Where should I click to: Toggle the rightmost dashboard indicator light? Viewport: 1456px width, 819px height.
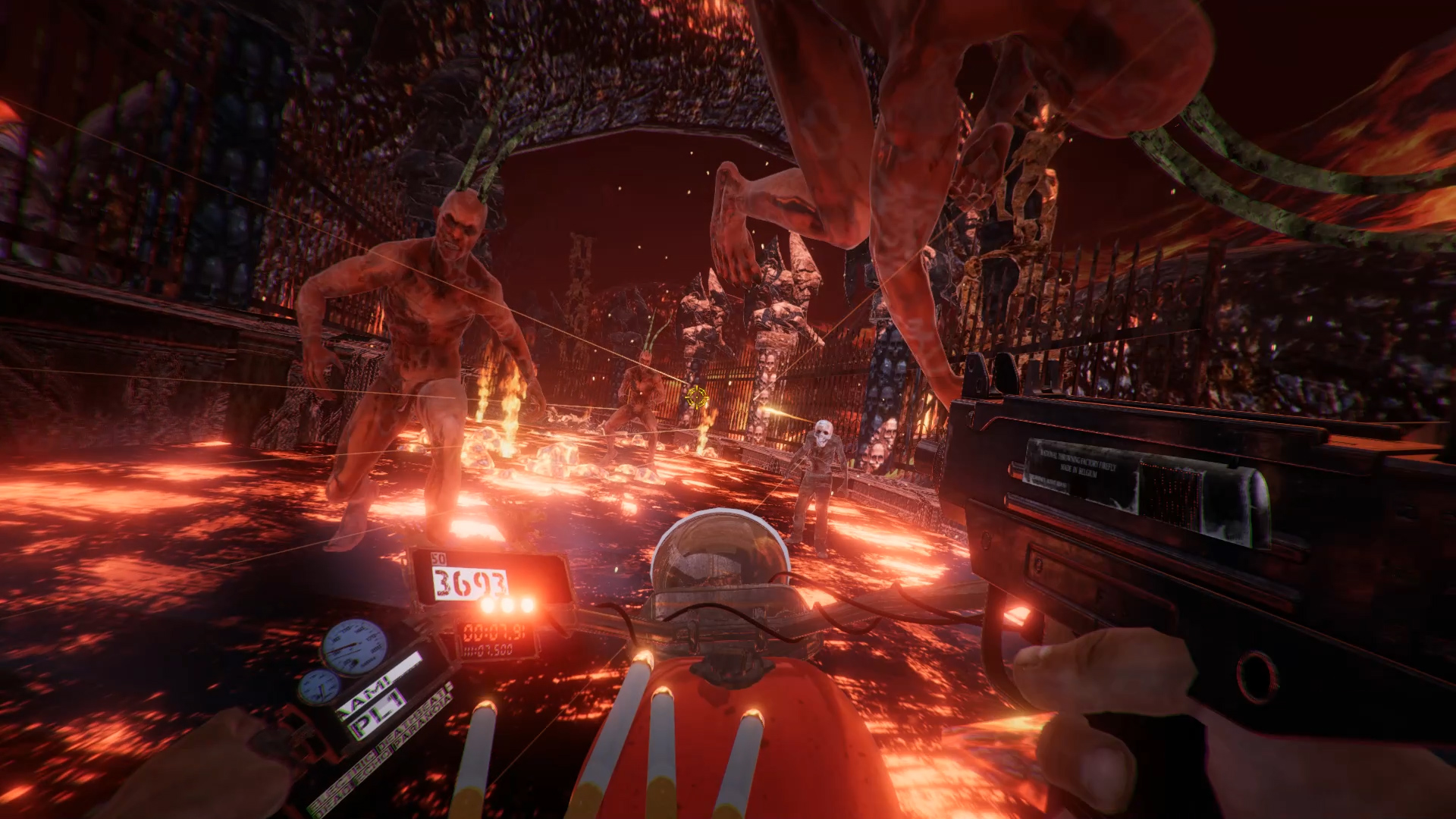527,606
